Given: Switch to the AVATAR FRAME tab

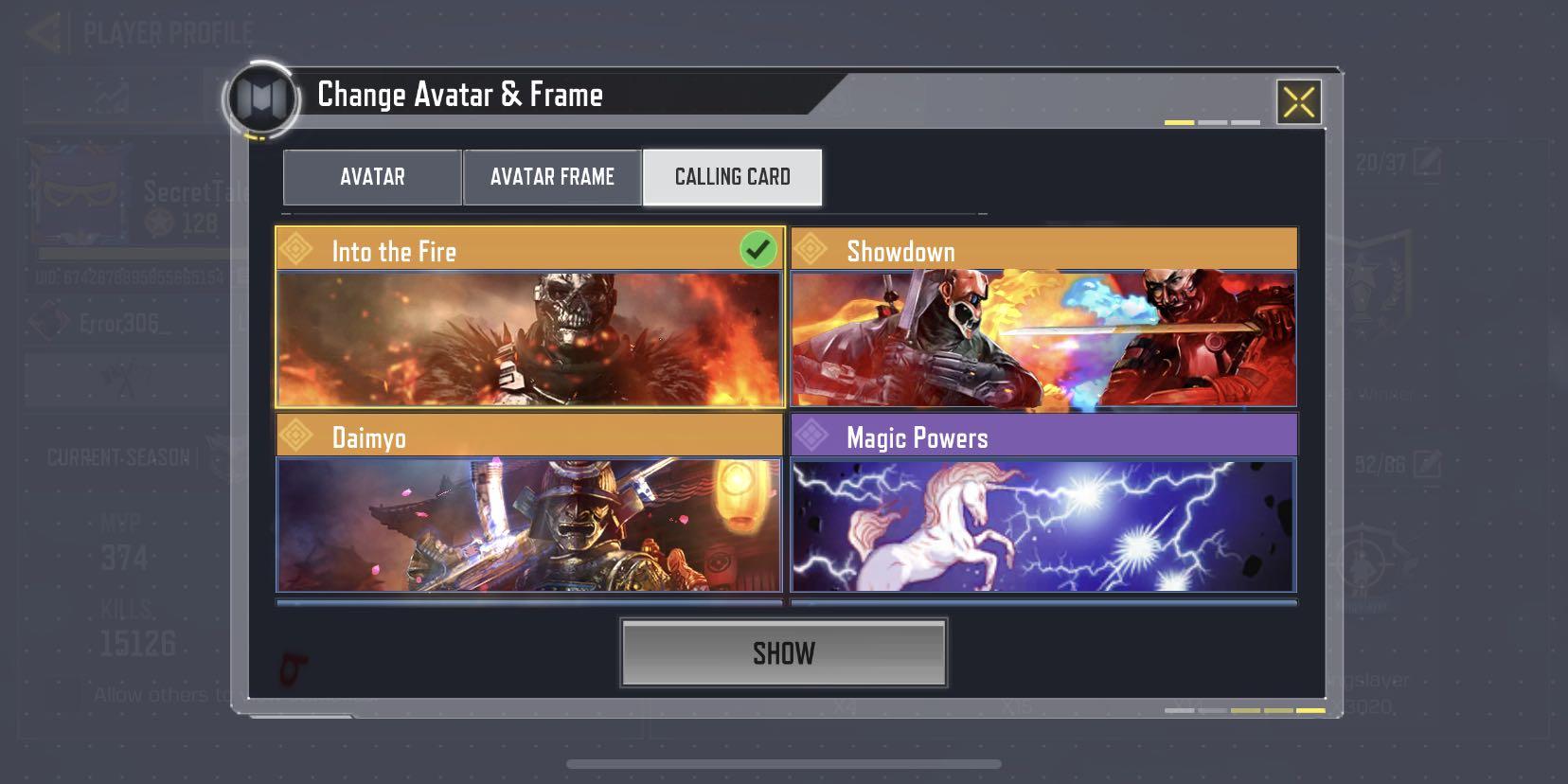Looking at the screenshot, I should tap(550, 176).
